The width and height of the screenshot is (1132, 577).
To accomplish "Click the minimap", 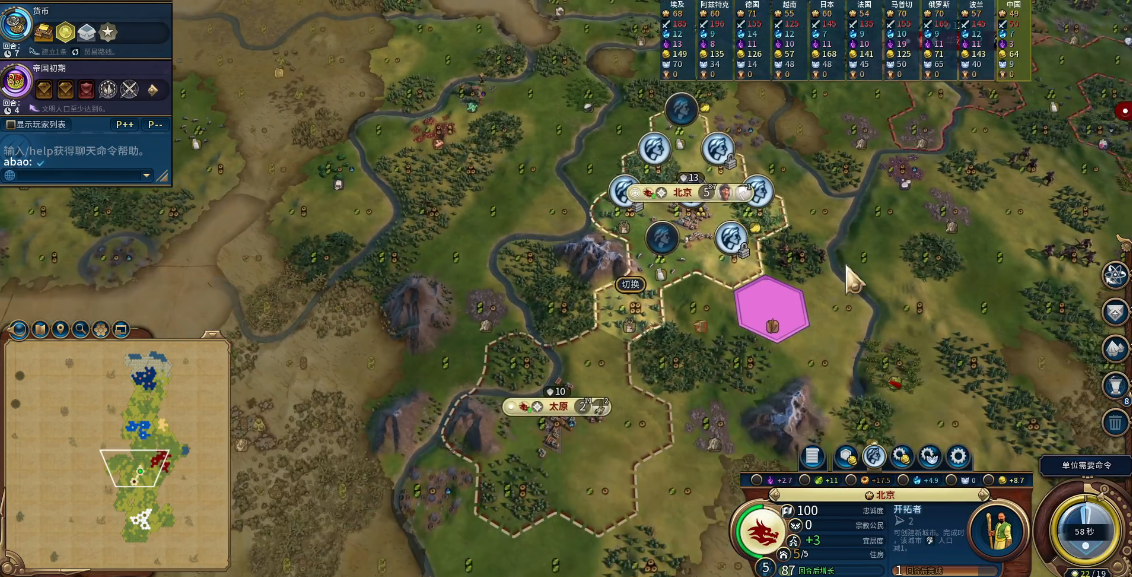I will tap(118, 440).
